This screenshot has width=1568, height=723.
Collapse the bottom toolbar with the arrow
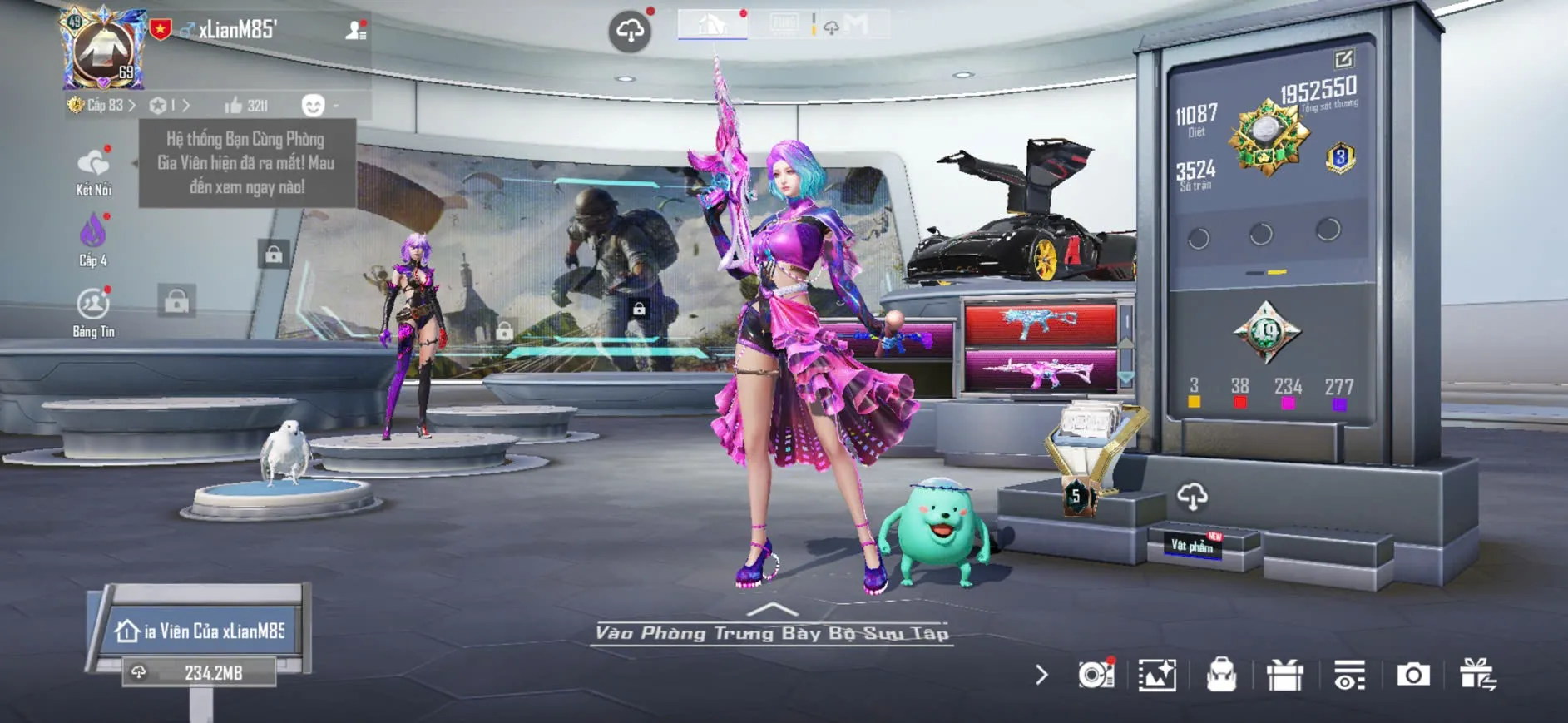coord(1041,675)
